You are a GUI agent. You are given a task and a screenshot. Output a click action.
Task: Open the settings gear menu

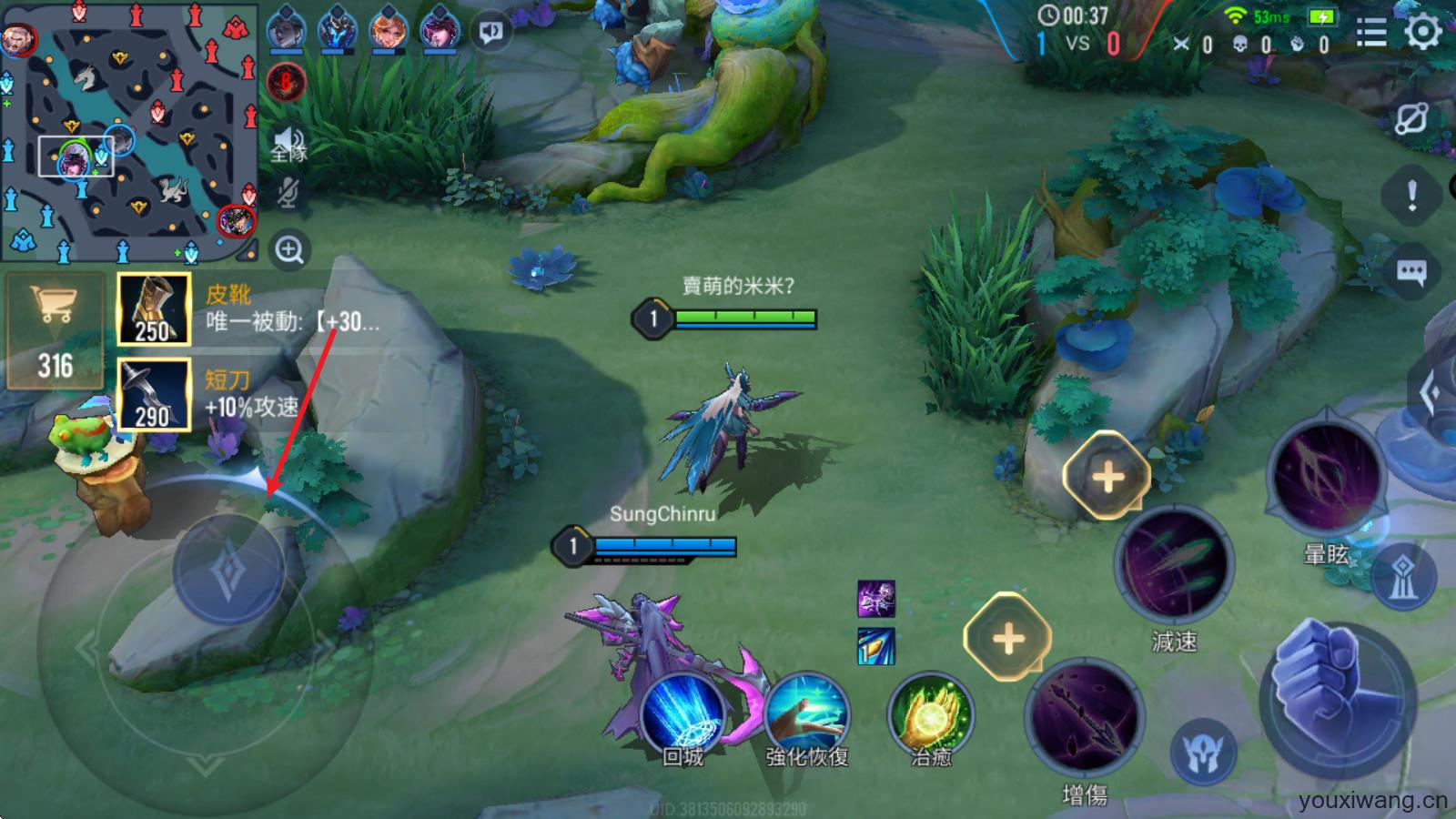click(x=1421, y=29)
